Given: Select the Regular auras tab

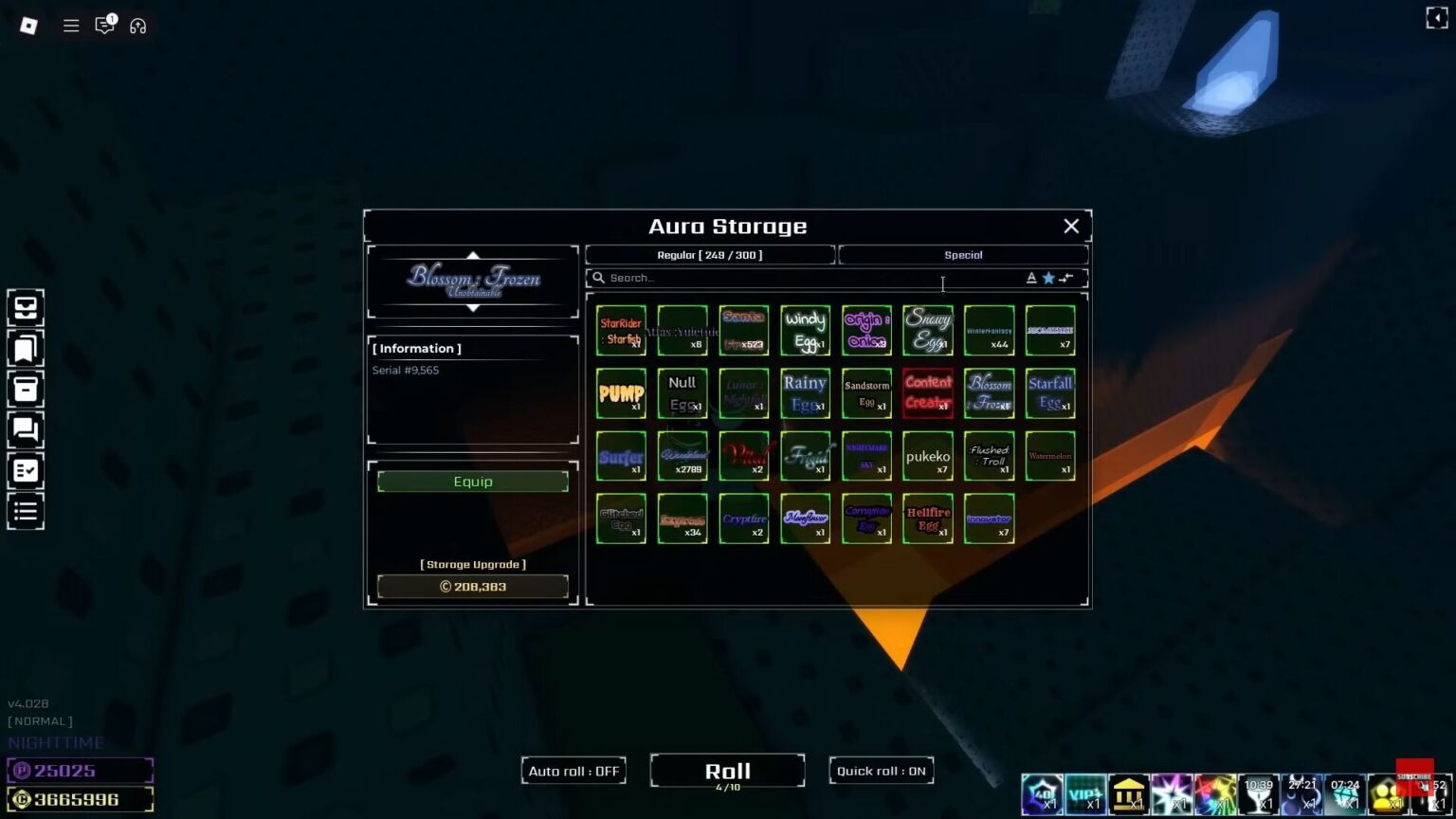Looking at the screenshot, I should [x=710, y=255].
